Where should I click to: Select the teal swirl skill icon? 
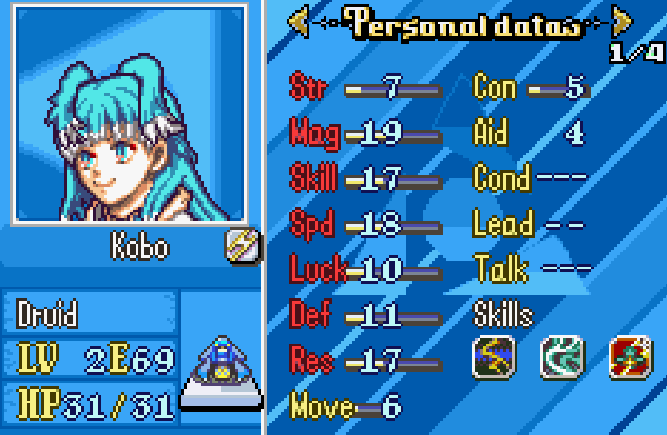point(561,356)
